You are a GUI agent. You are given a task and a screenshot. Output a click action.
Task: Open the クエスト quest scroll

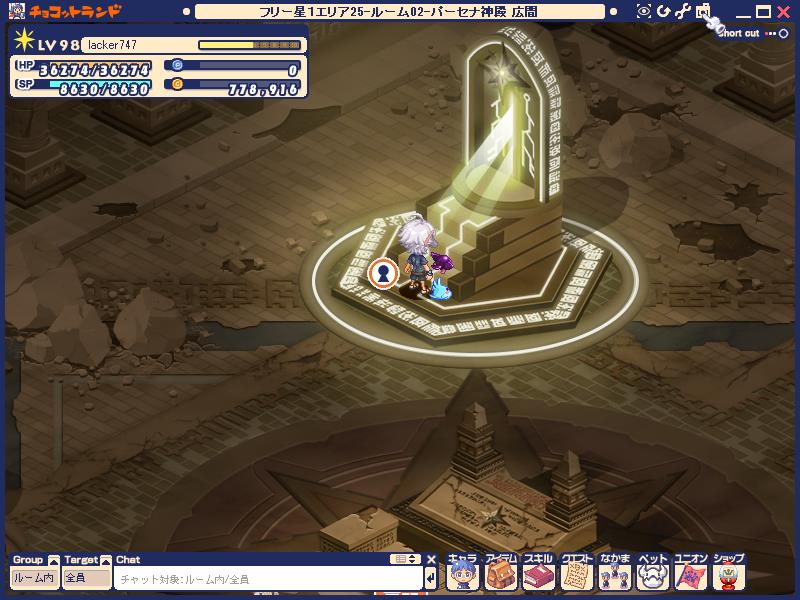click(x=576, y=575)
